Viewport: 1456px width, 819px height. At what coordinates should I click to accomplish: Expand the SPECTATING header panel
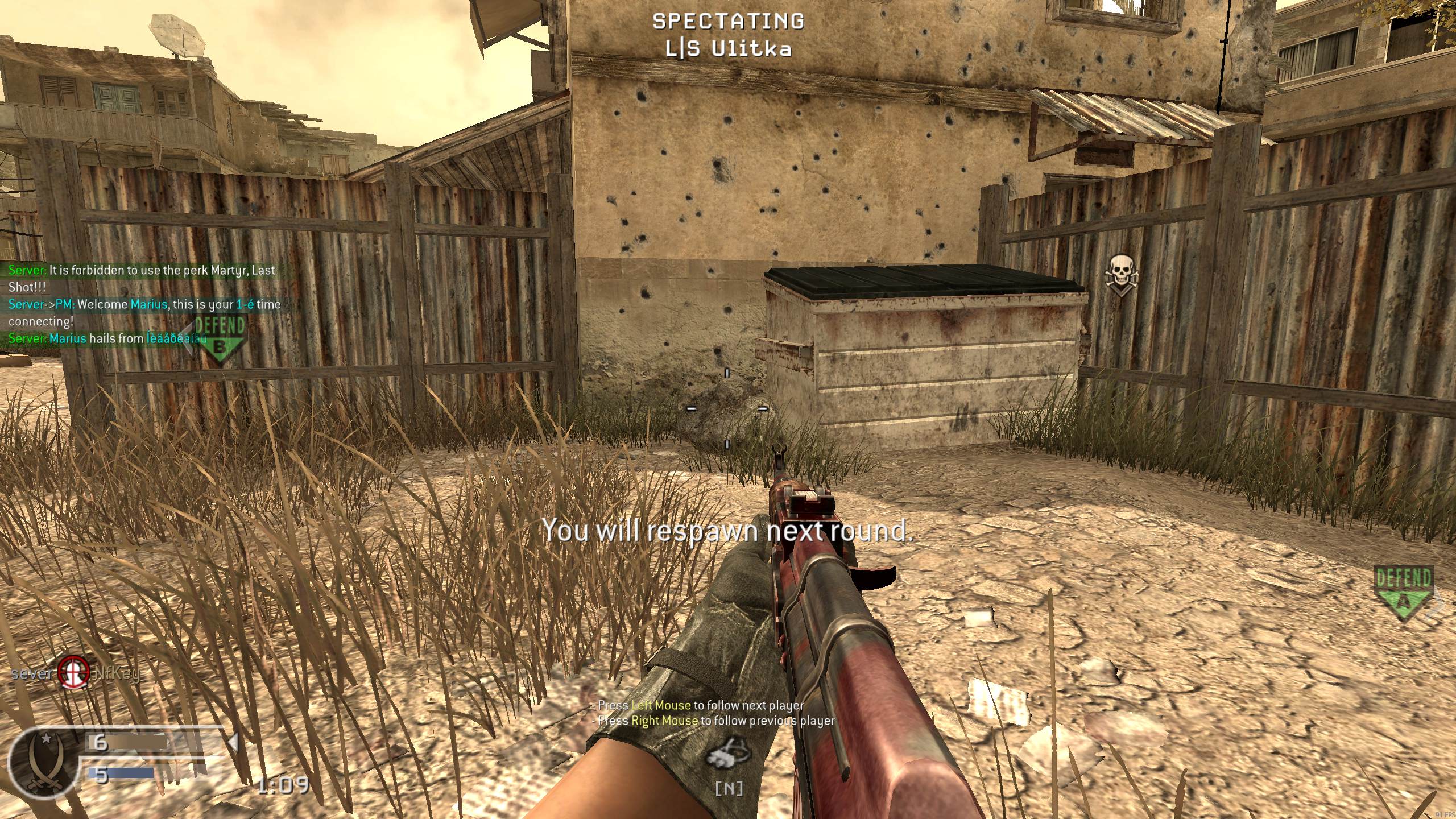coord(729,22)
